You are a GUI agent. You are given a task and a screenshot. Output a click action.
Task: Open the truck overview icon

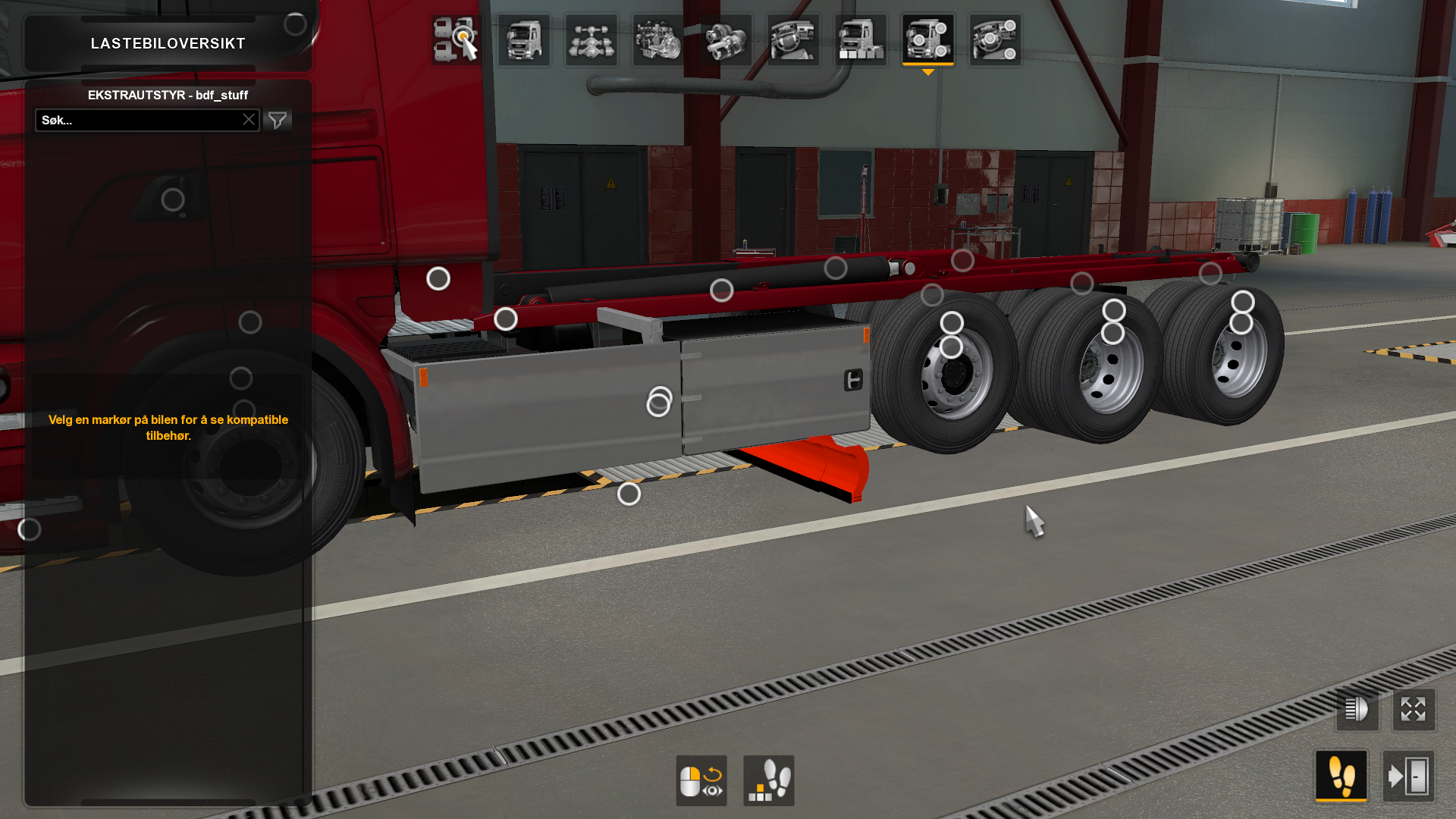(455, 39)
